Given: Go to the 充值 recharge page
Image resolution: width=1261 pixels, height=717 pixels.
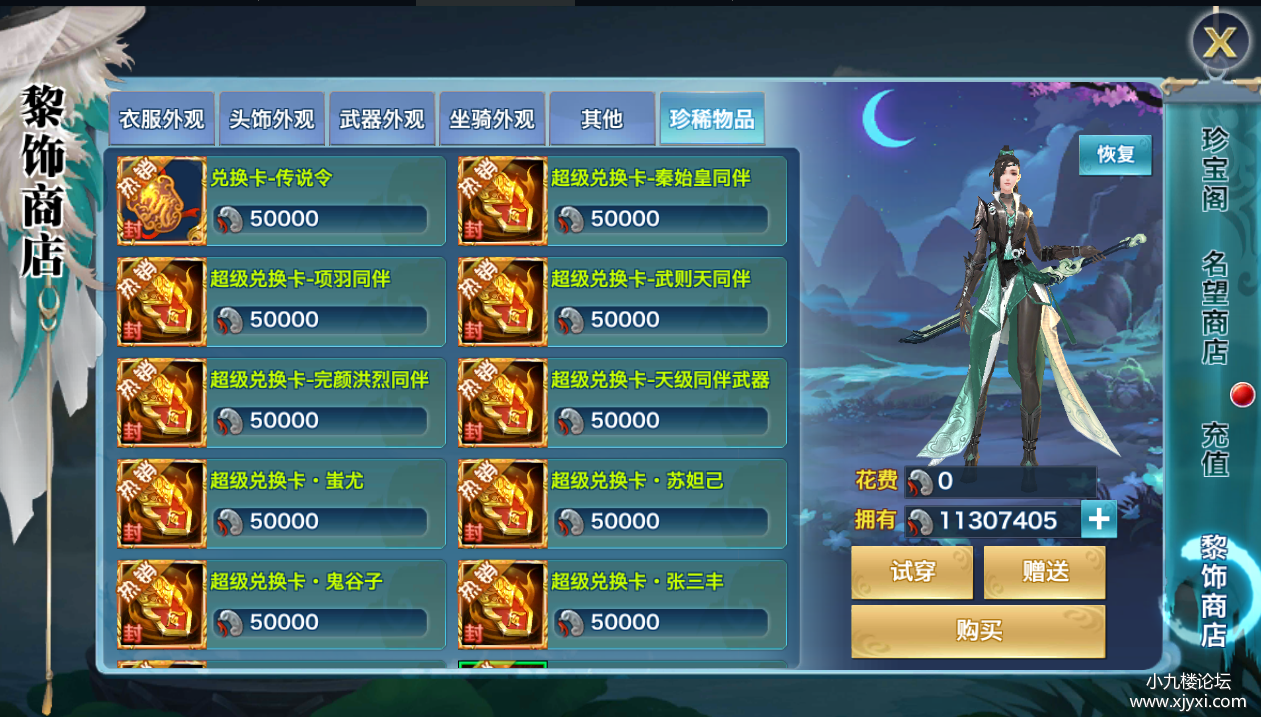Looking at the screenshot, I should [x=1214, y=449].
